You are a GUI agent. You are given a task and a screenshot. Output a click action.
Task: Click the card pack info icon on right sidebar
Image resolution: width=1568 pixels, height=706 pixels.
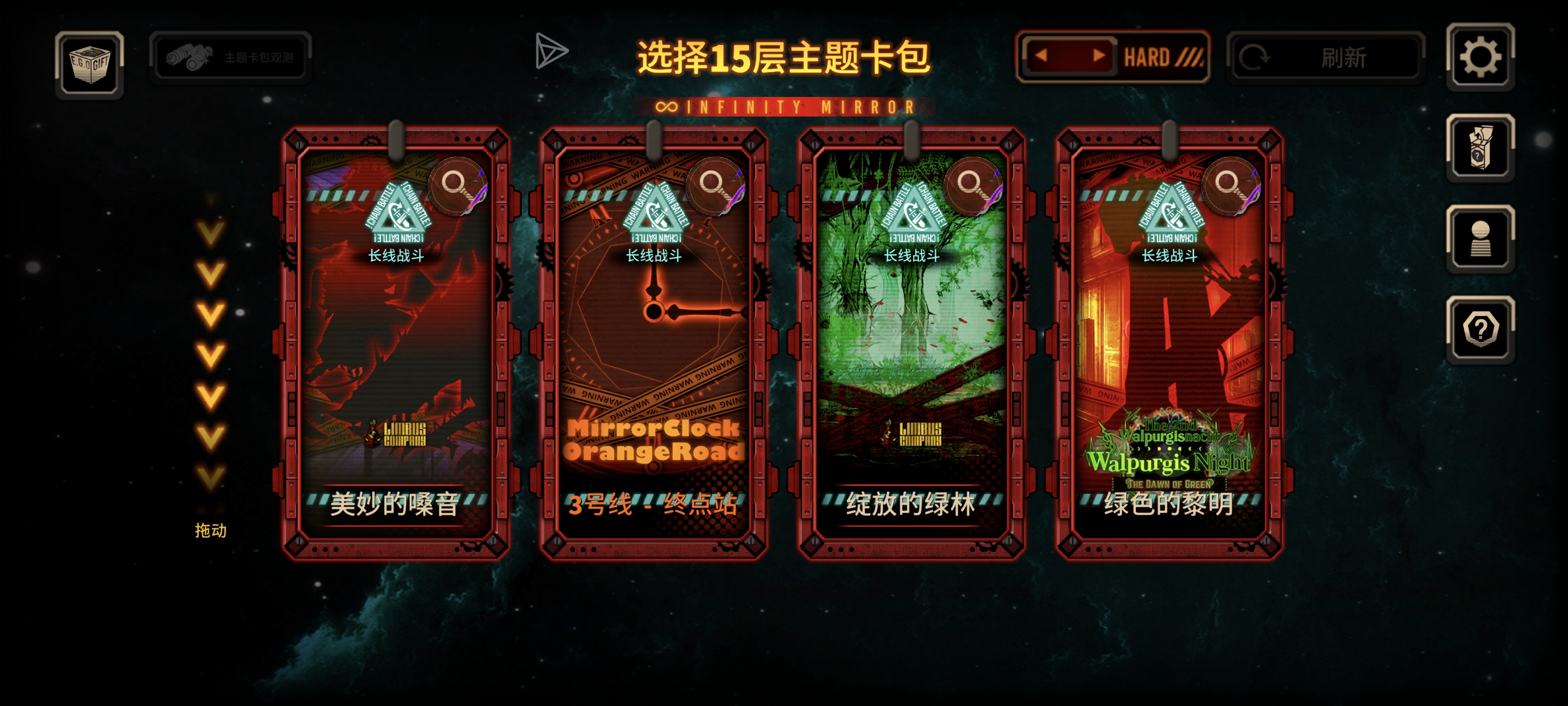(x=1482, y=149)
